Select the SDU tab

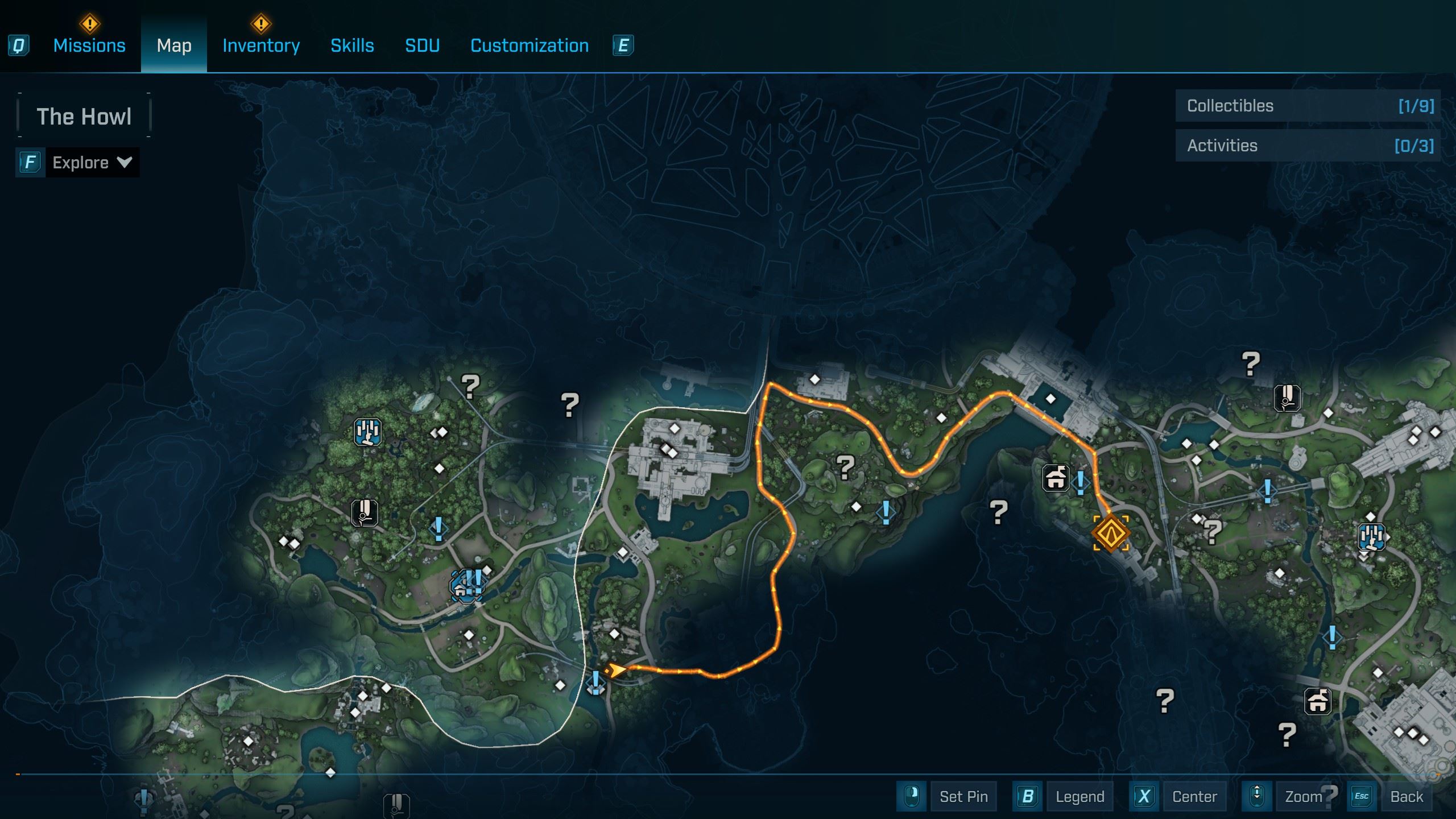422,45
